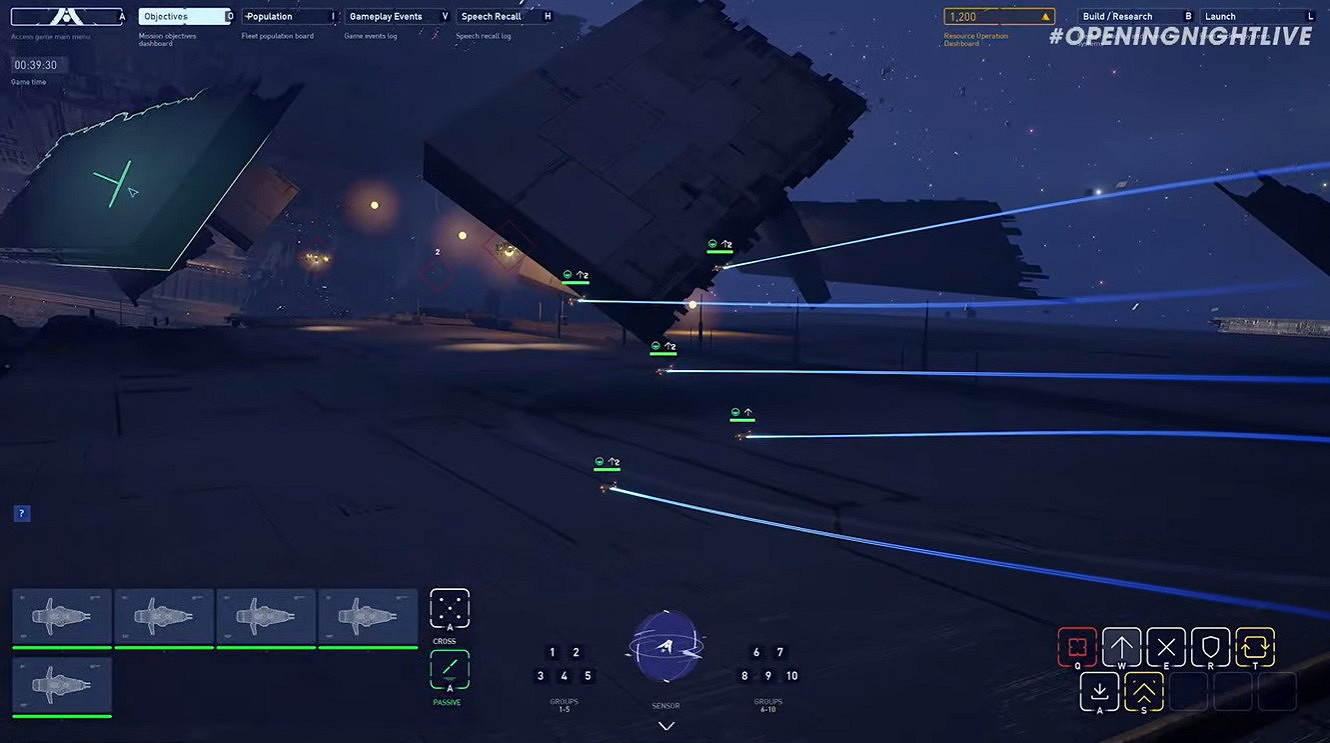Toggle the CROSS cursor mode
The image size is (1330, 743).
(449, 608)
